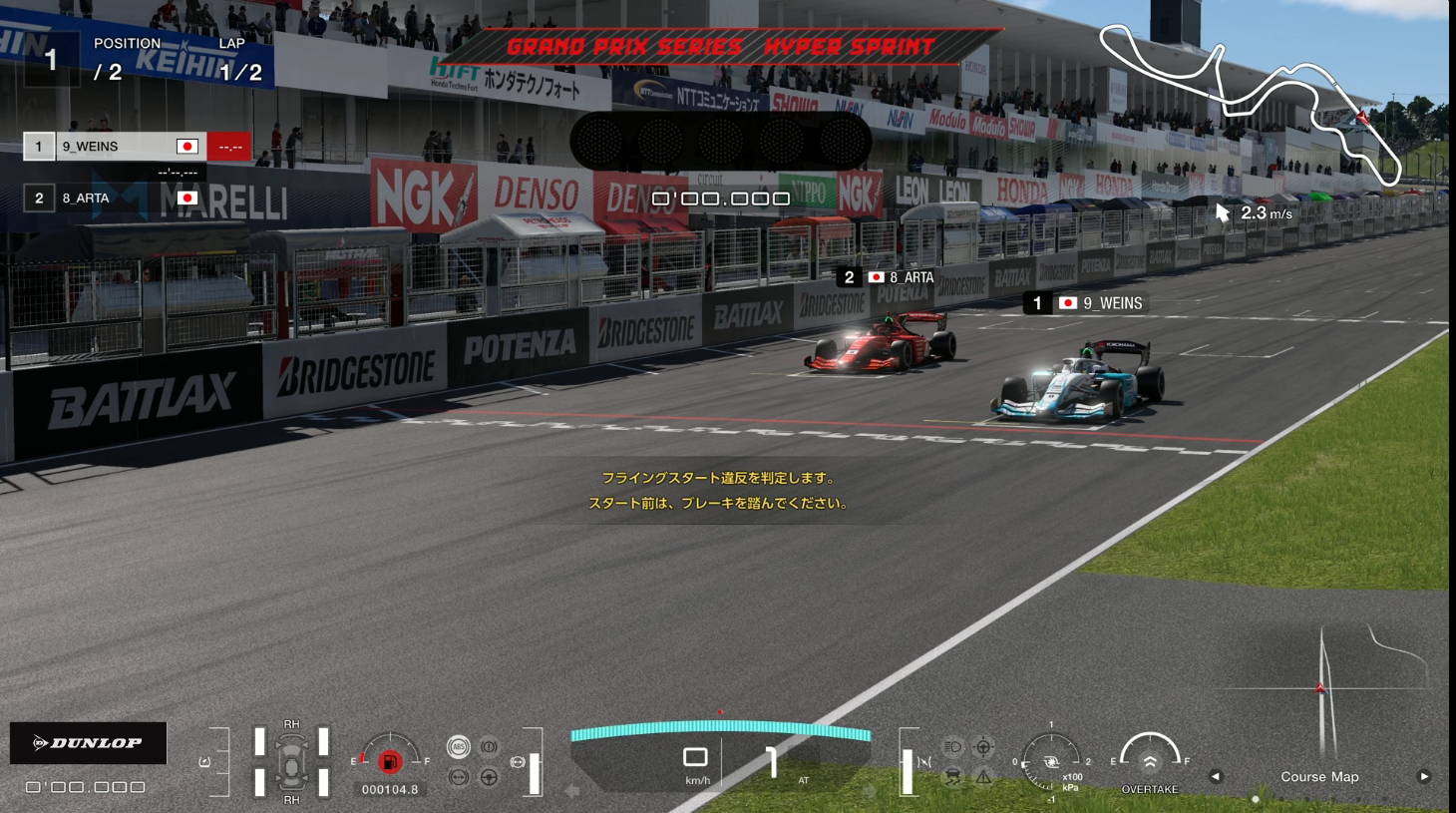Click the tyre wear car diagram
The width and height of the screenshot is (1456, 813).
pos(291,762)
